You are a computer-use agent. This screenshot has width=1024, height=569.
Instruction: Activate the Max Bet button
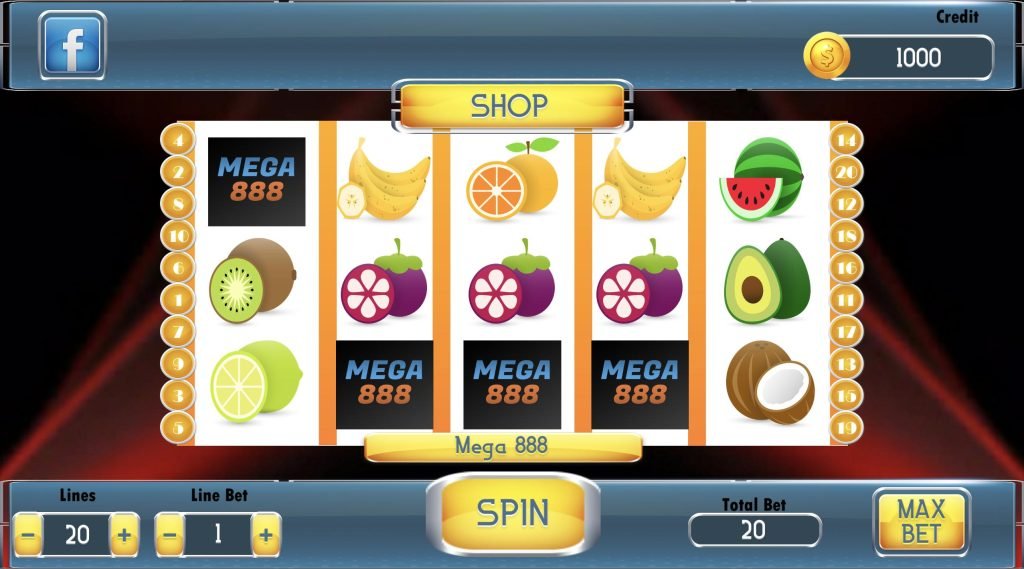[921, 521]
